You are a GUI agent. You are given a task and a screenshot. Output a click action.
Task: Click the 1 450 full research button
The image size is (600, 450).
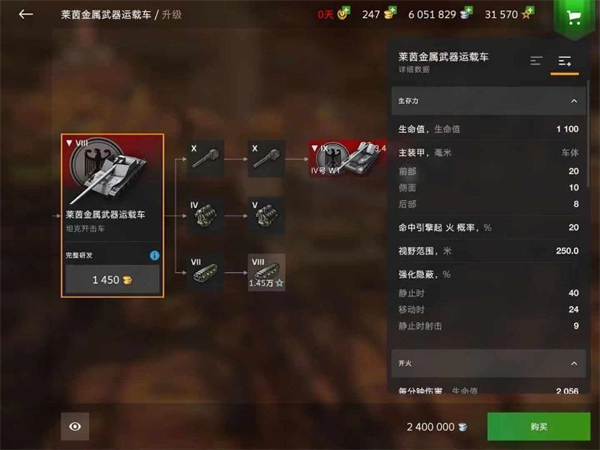[112, 280]
